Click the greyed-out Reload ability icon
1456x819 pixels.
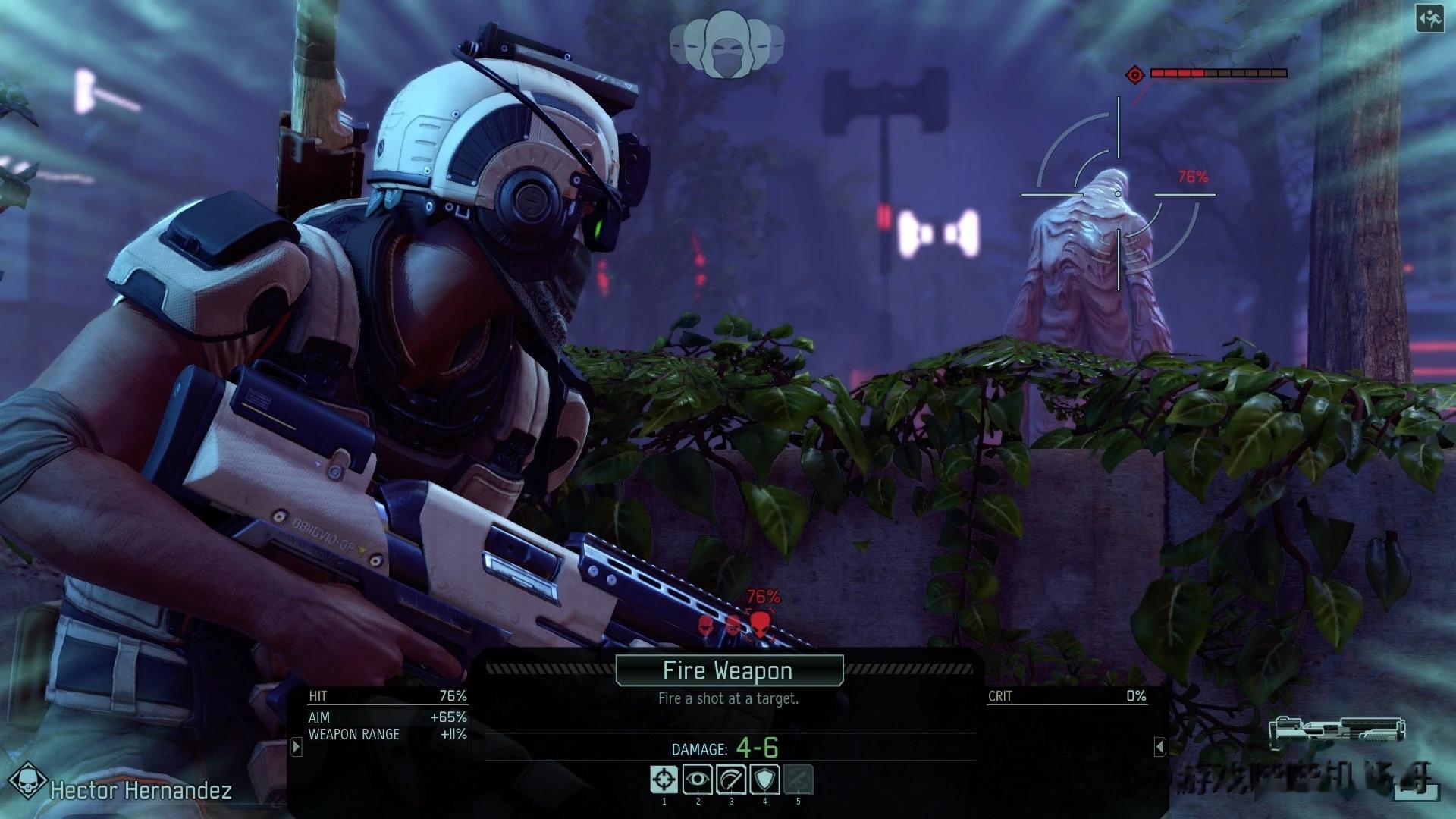pos(798,780)
